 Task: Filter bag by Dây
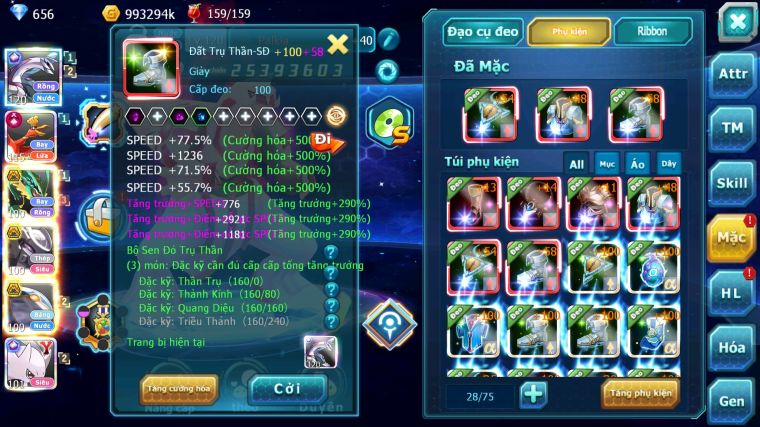(668, 163)
